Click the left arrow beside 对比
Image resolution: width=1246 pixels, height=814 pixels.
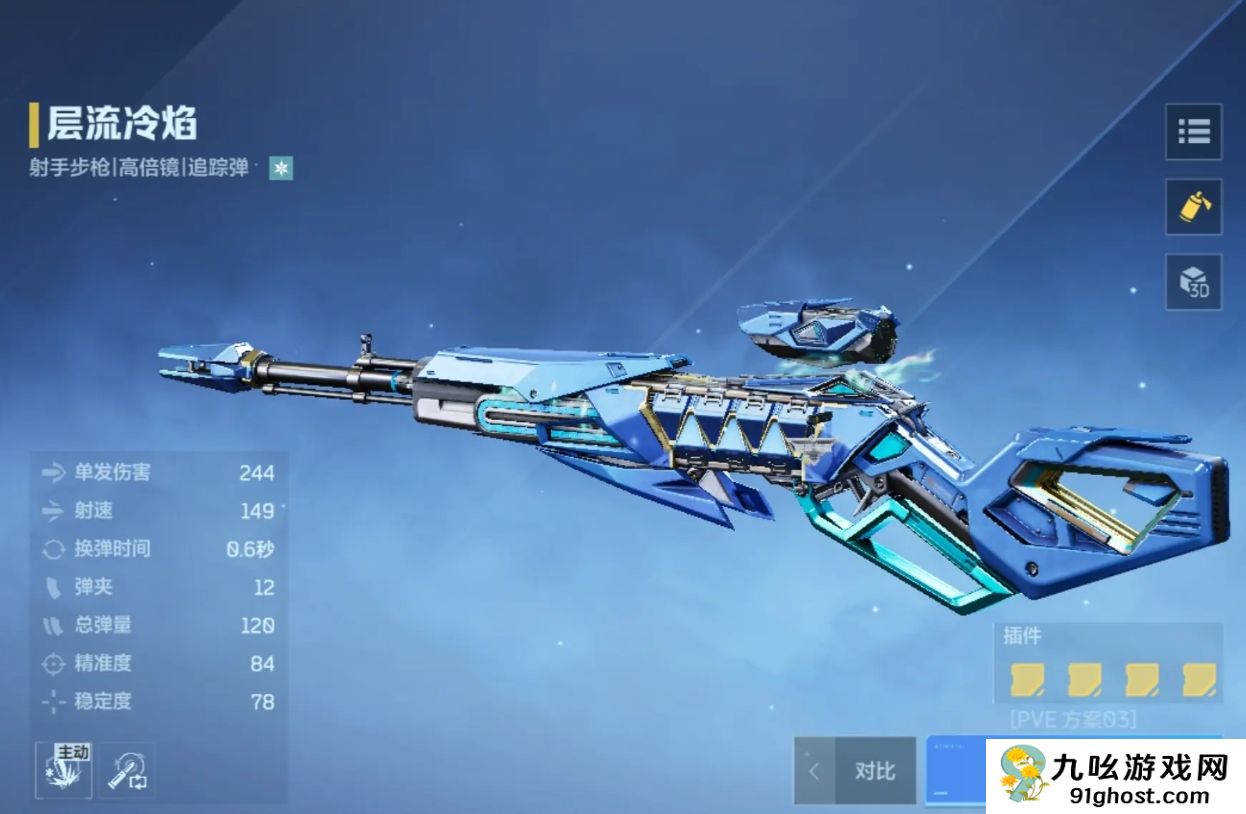click(814, 771)
